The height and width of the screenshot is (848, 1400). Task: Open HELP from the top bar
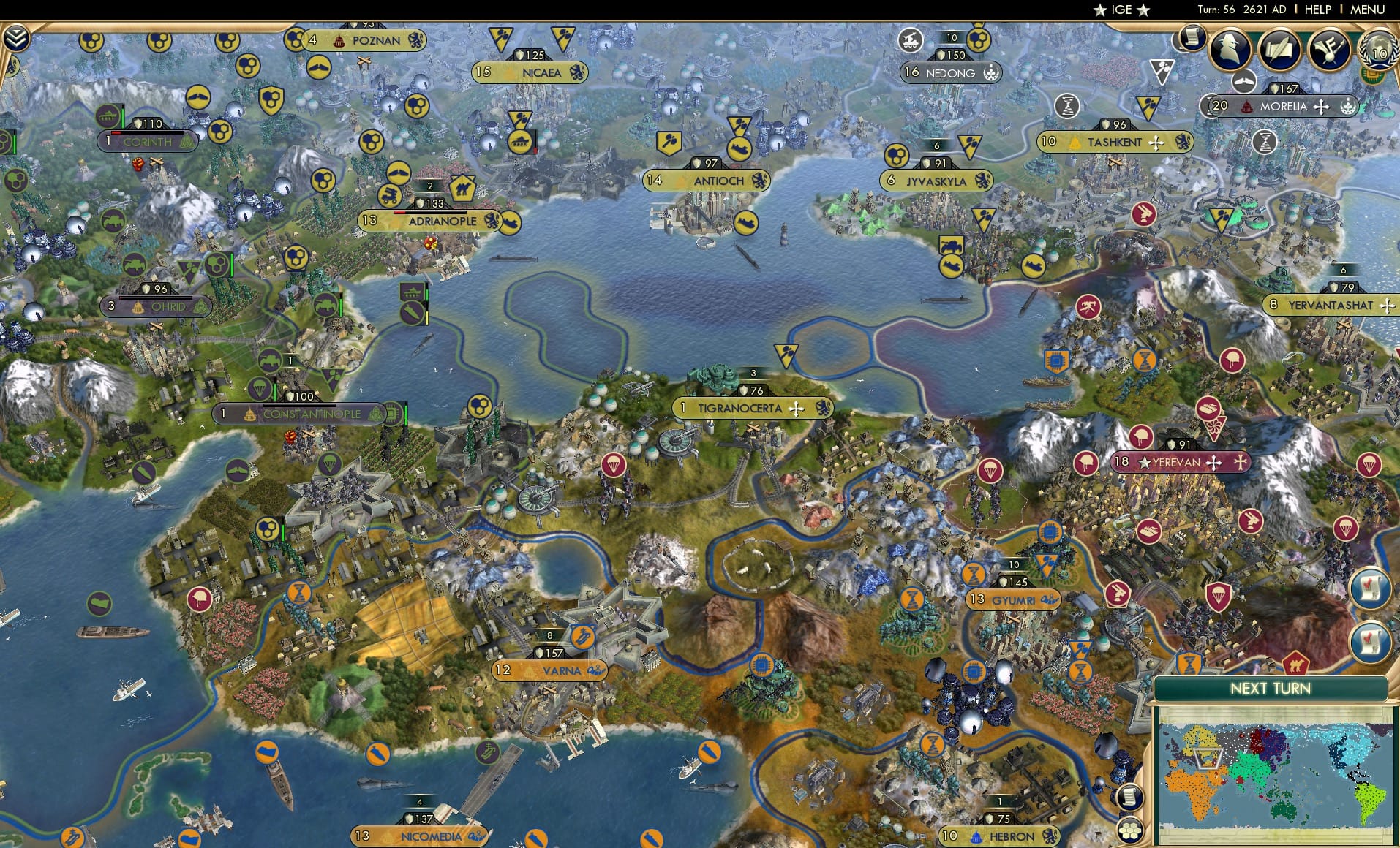pyautogui.click(x=1317, y=10)
